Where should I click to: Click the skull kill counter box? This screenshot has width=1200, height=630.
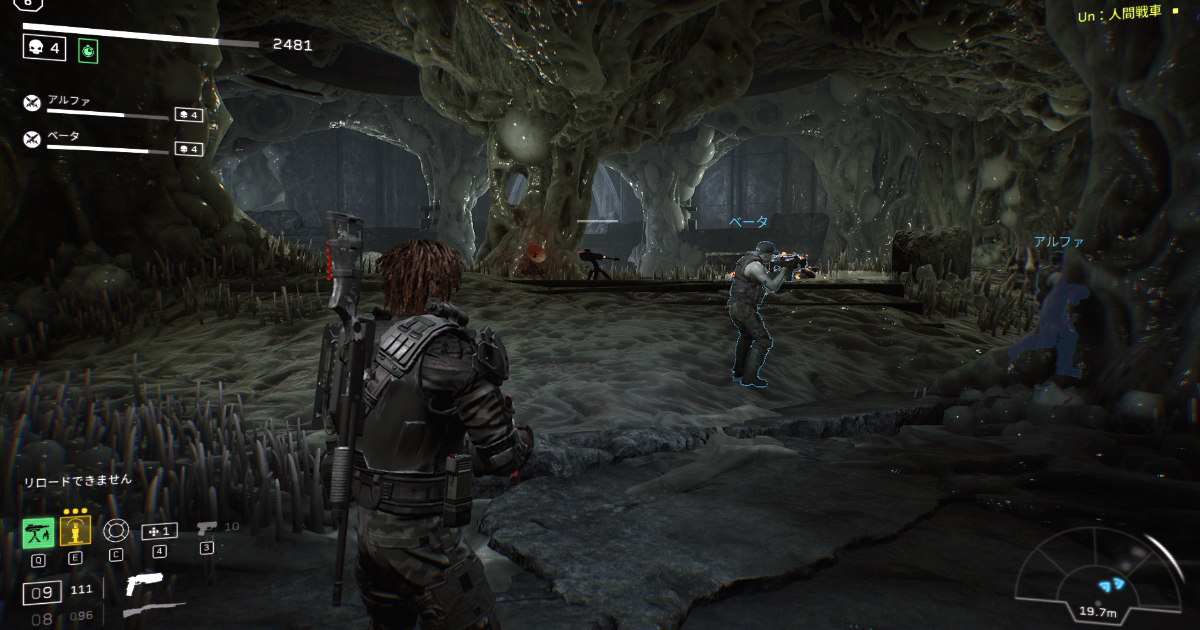click(x=44, y=48)
